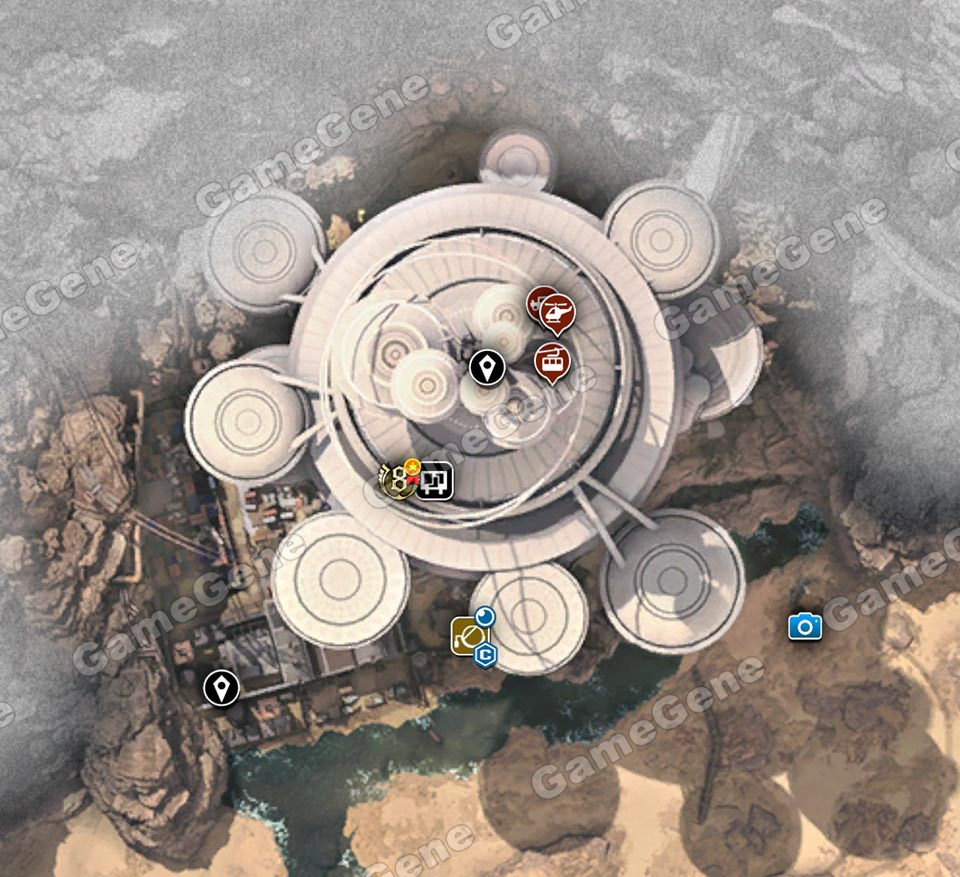Choose the blue orb marker
The height and width of the screenshot is (877, 960).
point(485,617)
